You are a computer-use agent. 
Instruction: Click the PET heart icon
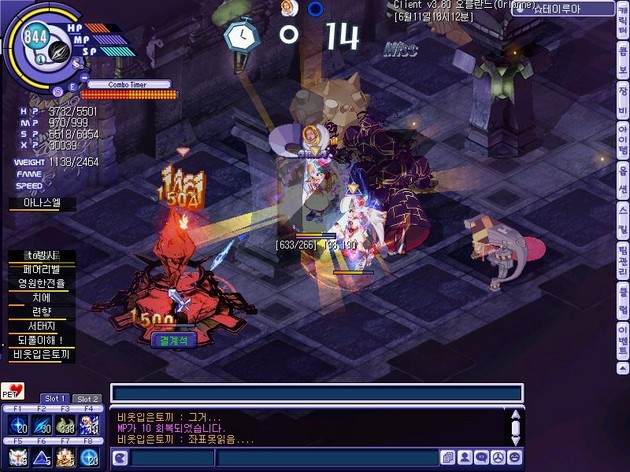click(13, 391)
